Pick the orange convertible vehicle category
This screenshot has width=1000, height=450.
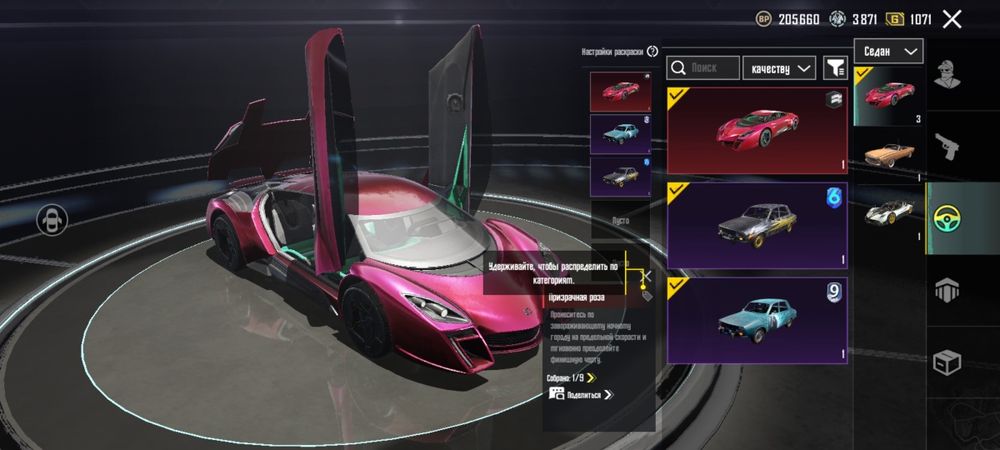[x=889, y=156]
